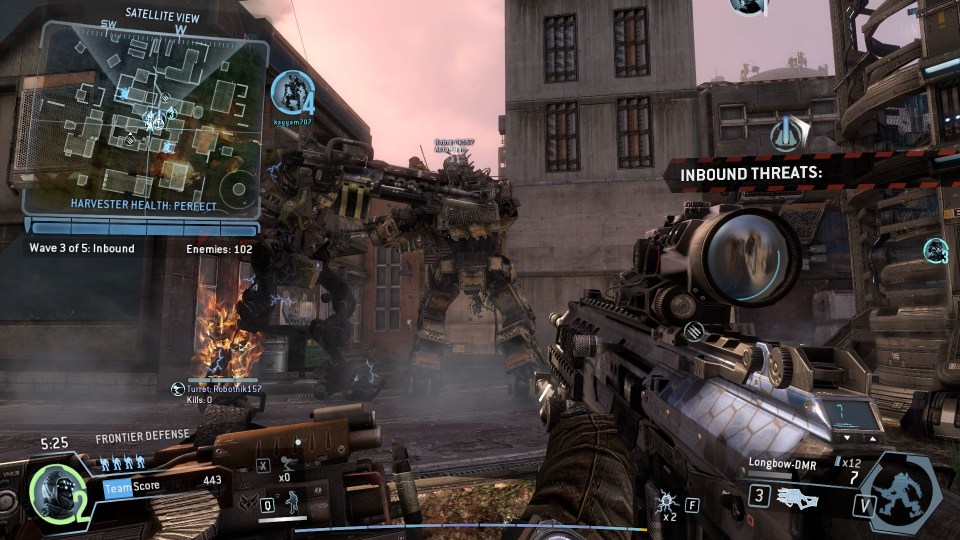Click the upward arrow objective marker
The height and width of the screenshot is (540, 960).
click(789, 132)
